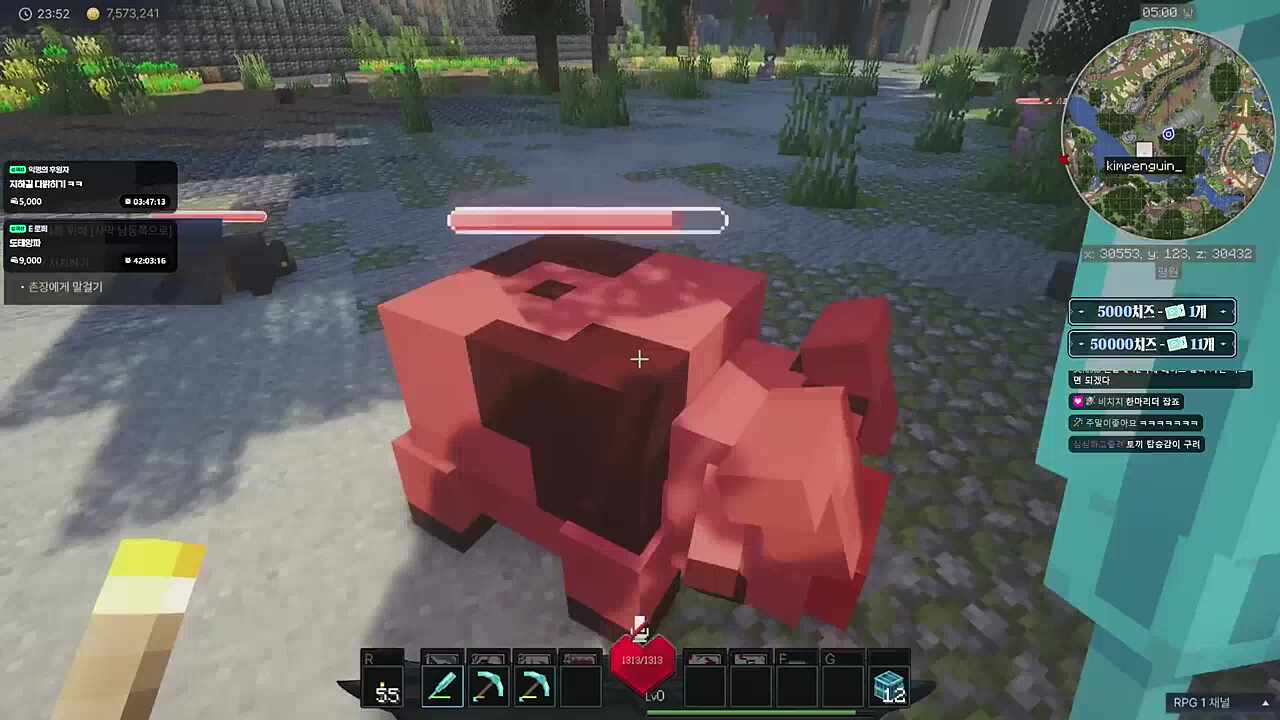
Task: Select the first pickaxe in the hotbar
Action: tap(488, 683)
